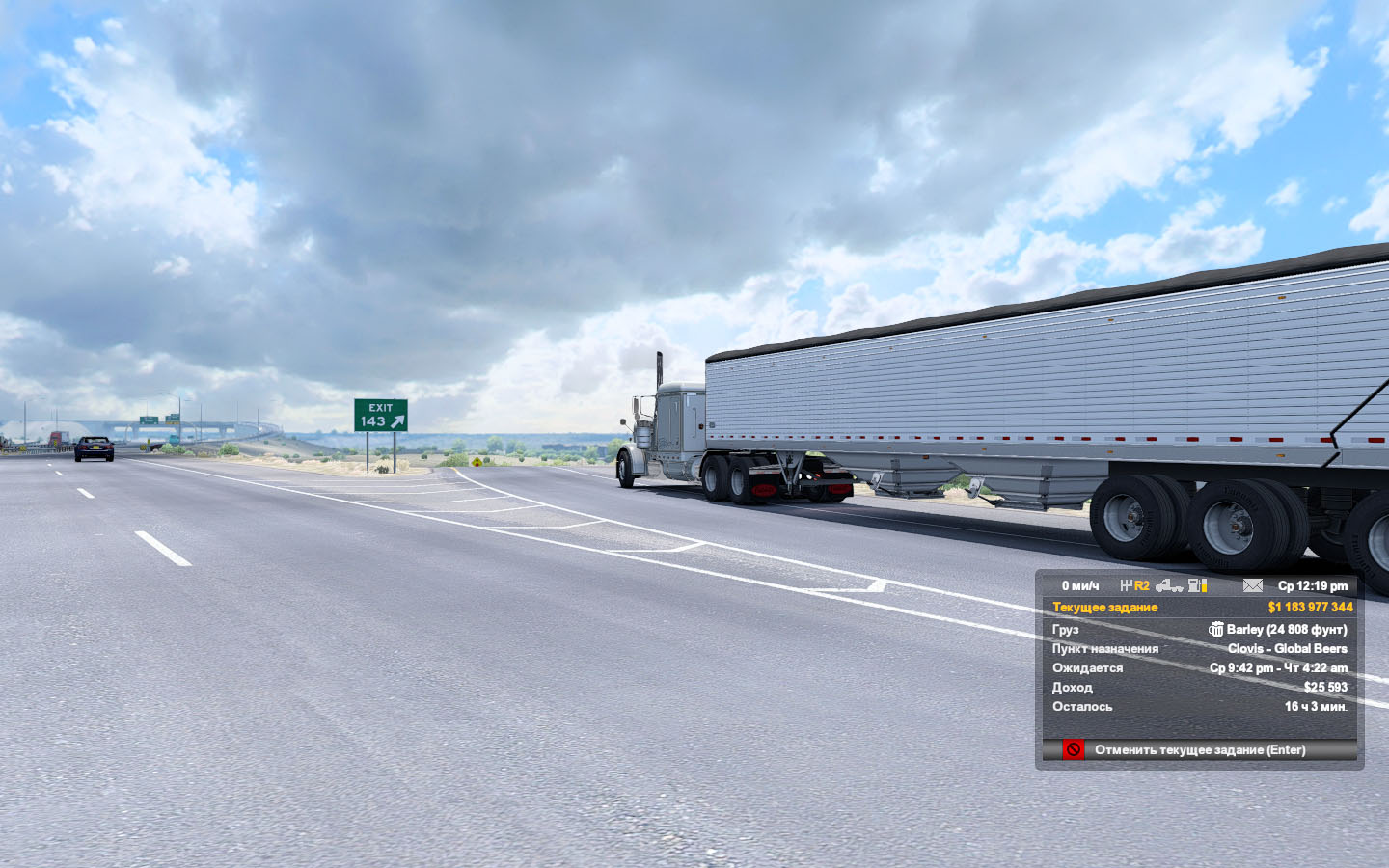Cancel the current job via Отменить текущее задание
This screenshot has width=1389, height=868.
coord(1199,750)
